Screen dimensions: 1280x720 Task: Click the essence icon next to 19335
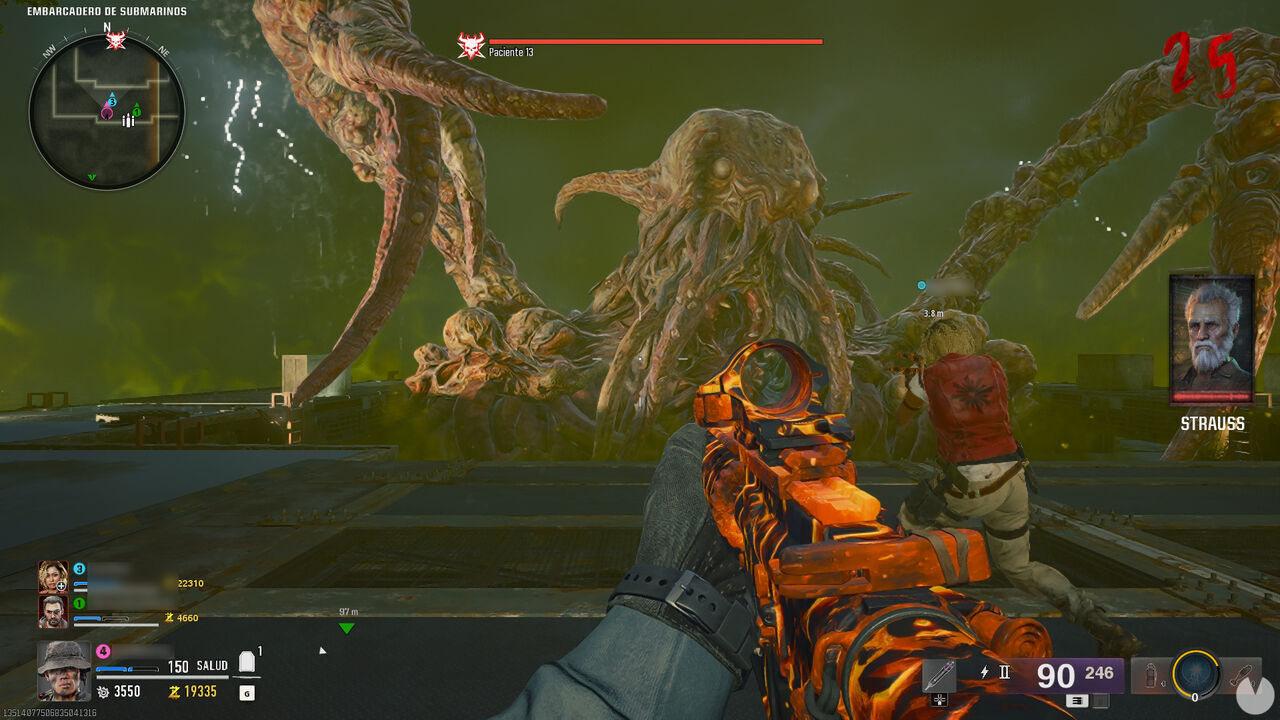coord(175,691)
